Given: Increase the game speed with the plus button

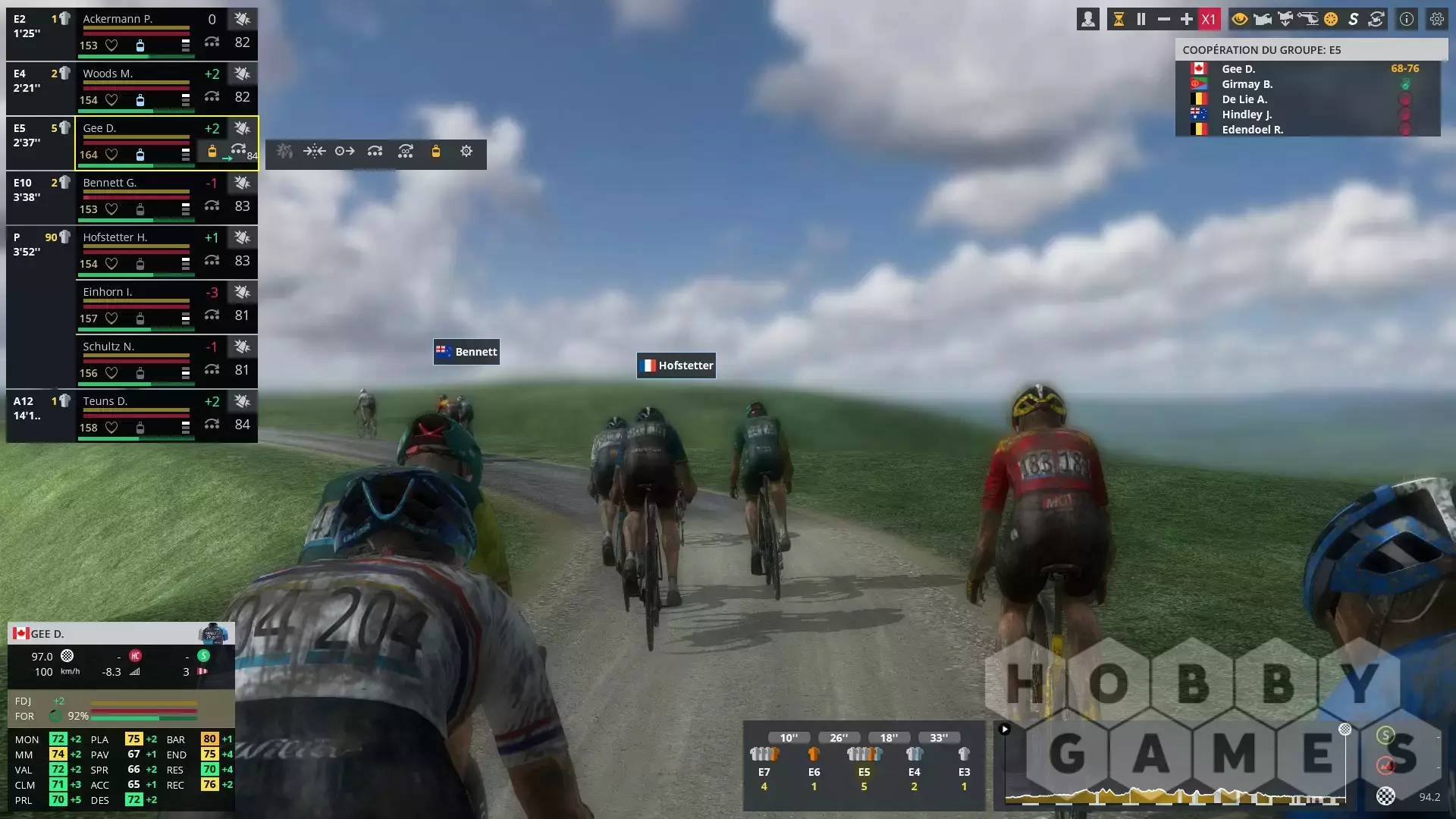Looking at the screenshot, I should (x=1186, y=20).
